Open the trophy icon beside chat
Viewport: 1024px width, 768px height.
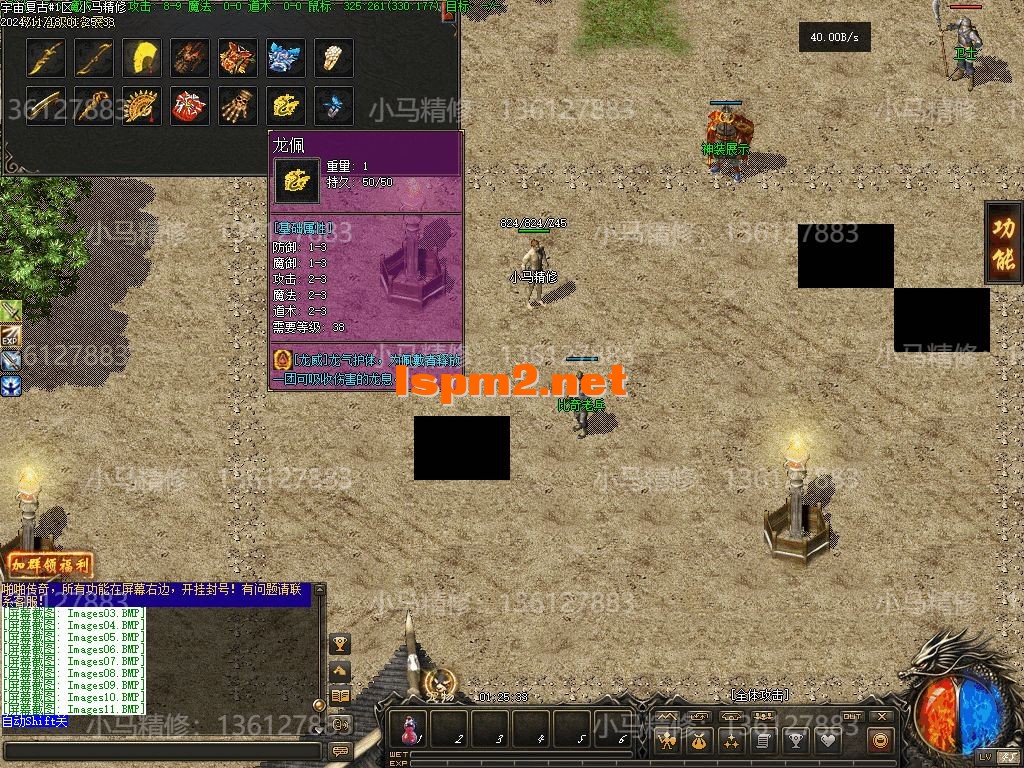pos(340,643)
